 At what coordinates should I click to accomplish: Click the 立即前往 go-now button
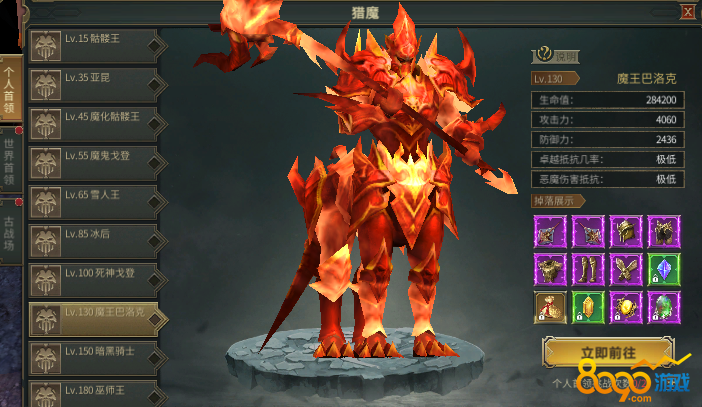(608, 354)
